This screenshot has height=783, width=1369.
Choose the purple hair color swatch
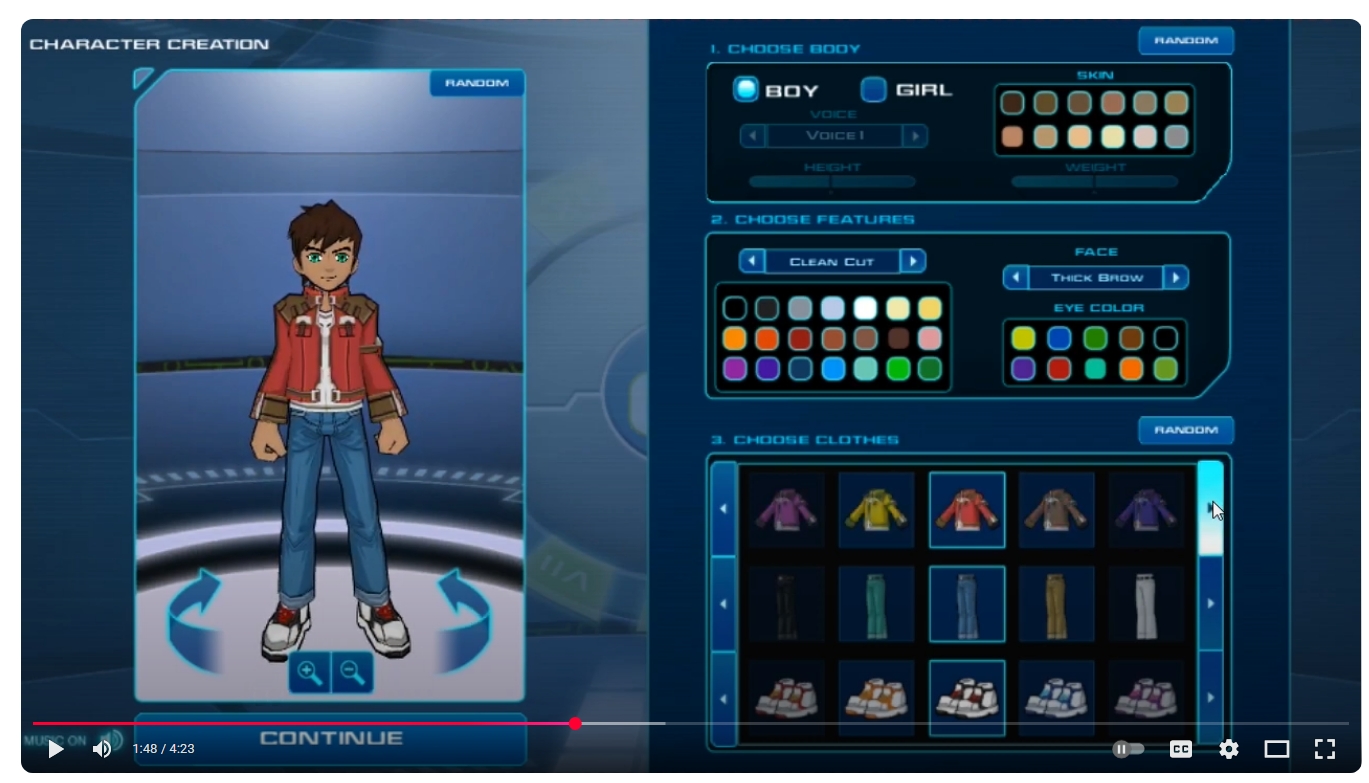(x=735, y=369)
